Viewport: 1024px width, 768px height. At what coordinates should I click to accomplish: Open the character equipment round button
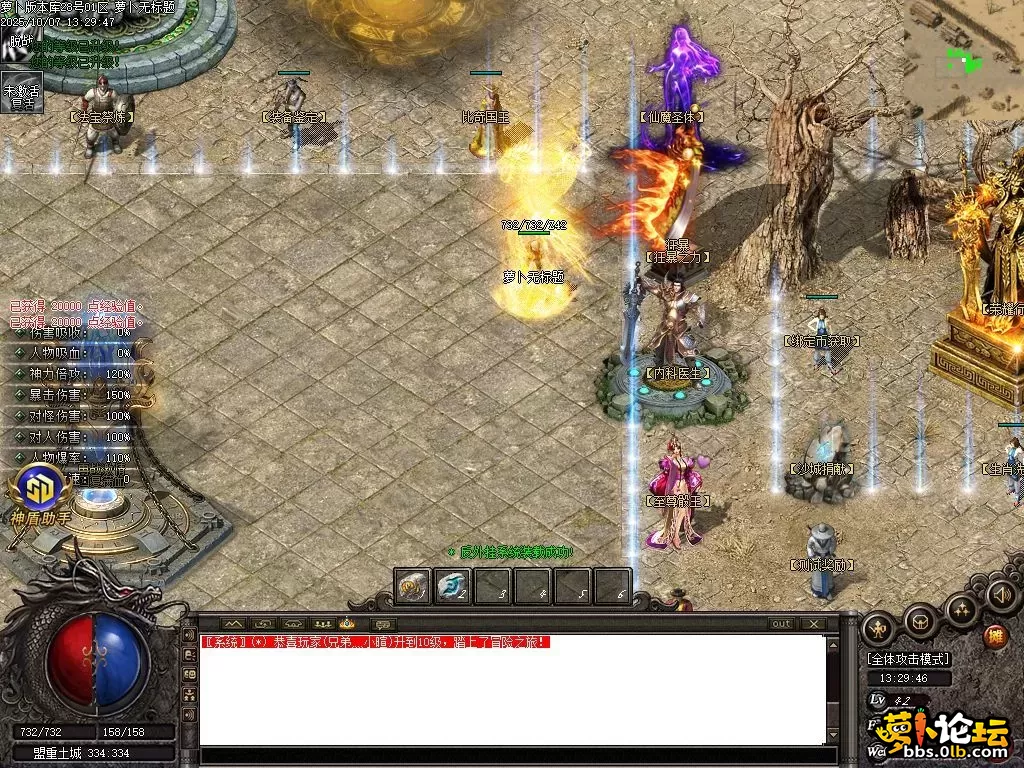point(879,628)
